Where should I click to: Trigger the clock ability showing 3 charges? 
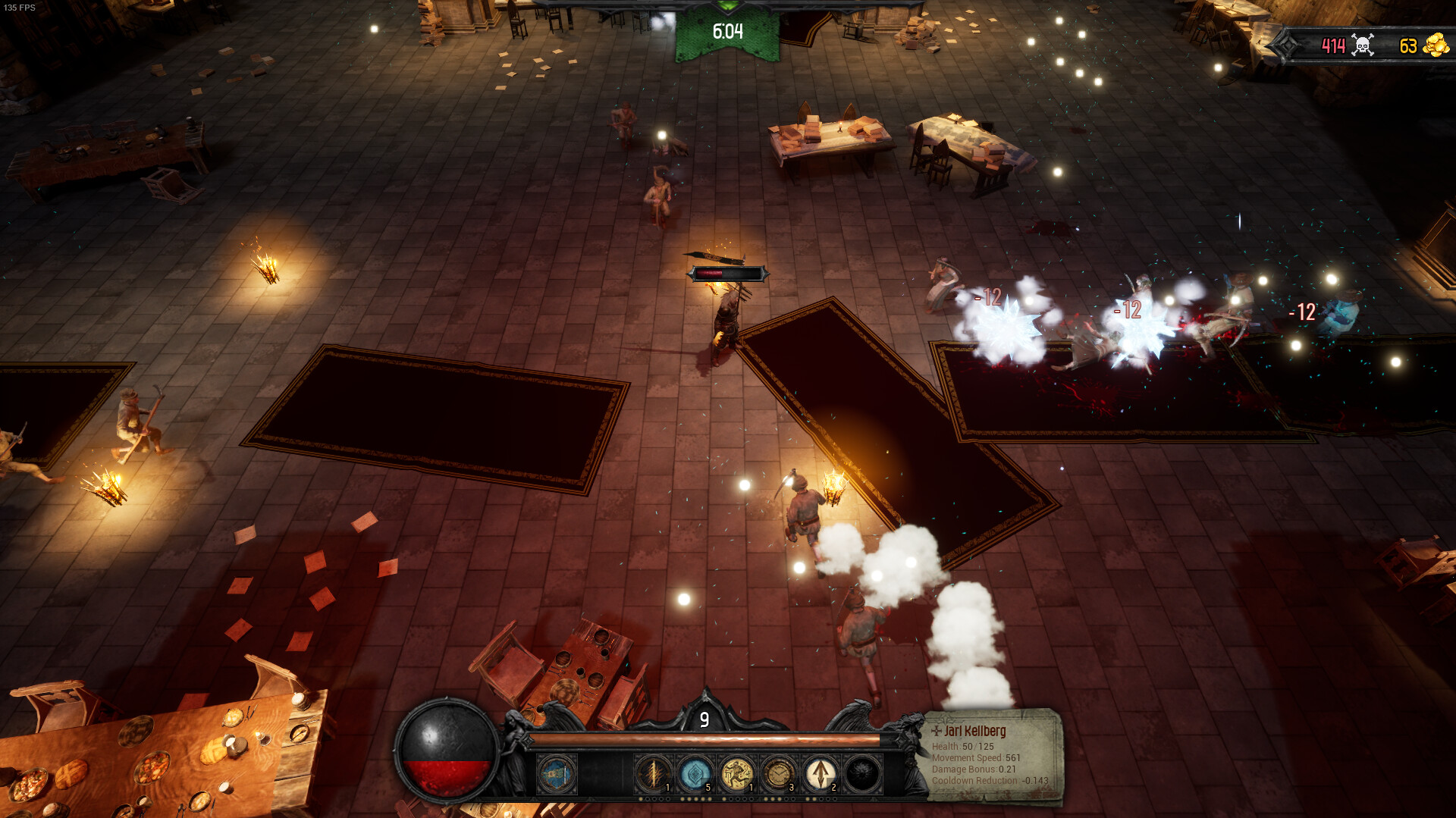click(x=780, y=773)
